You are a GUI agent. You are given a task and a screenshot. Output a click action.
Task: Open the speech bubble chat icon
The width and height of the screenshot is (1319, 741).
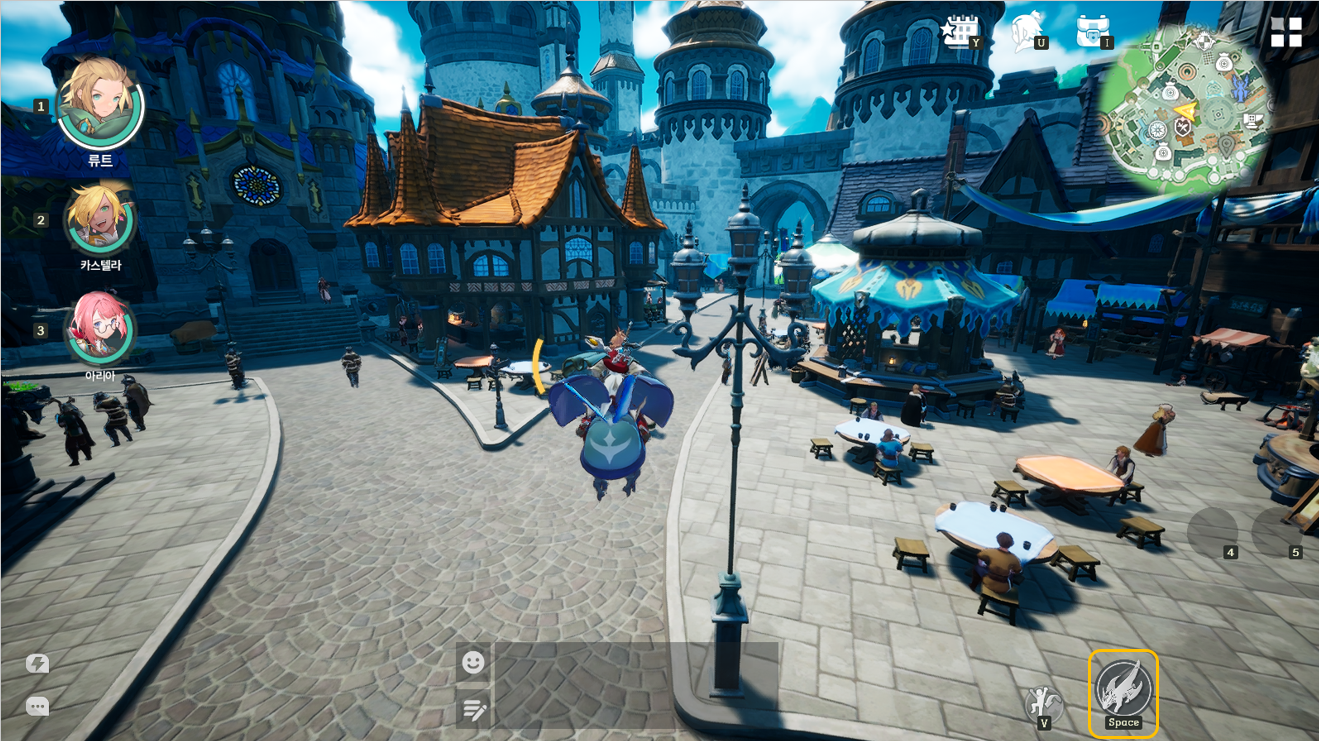click(38, 706)
